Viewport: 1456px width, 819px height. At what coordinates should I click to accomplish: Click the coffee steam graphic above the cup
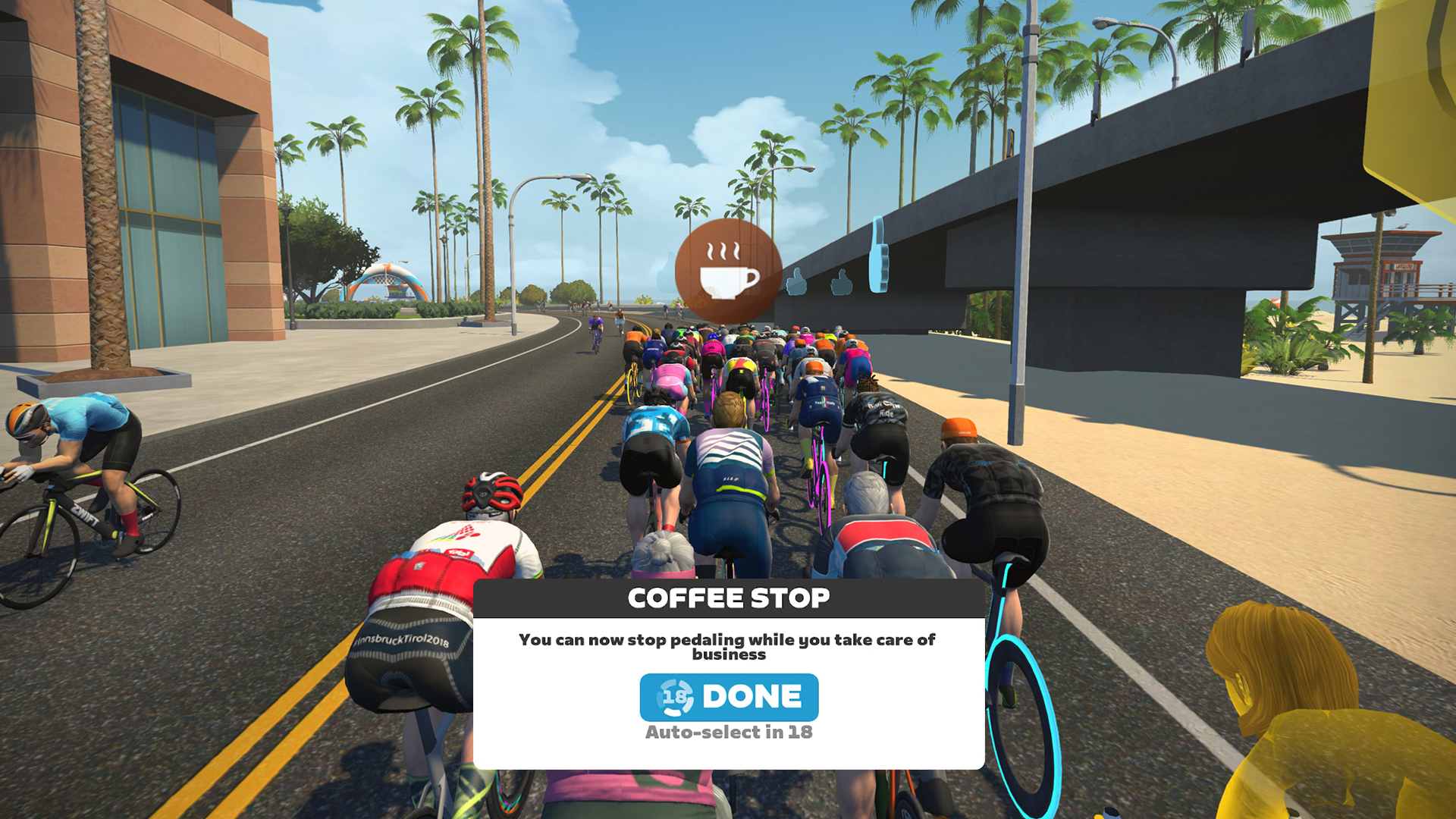723,250
